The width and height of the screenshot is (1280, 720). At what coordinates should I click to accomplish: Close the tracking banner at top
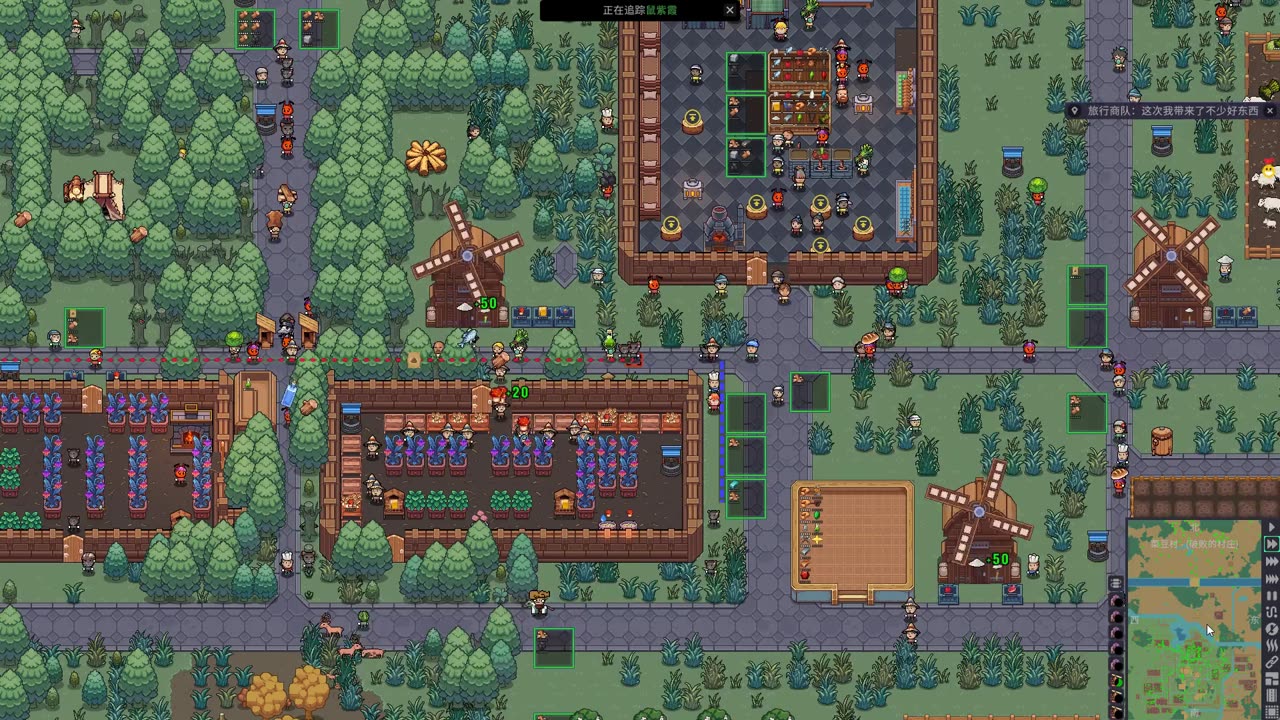pyautogui.click(x=730, y=10)
